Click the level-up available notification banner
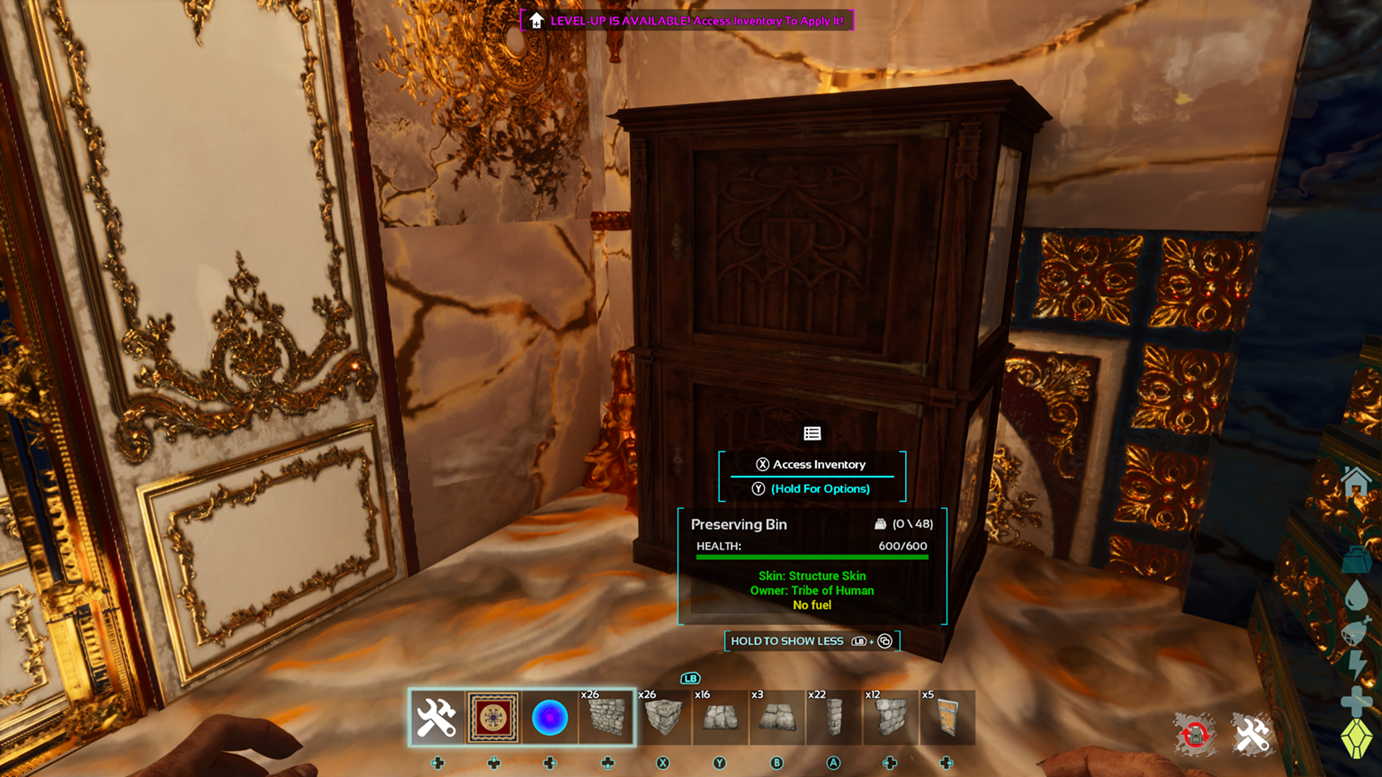The width and height of the screenshot is (1382, 777). 687,20
